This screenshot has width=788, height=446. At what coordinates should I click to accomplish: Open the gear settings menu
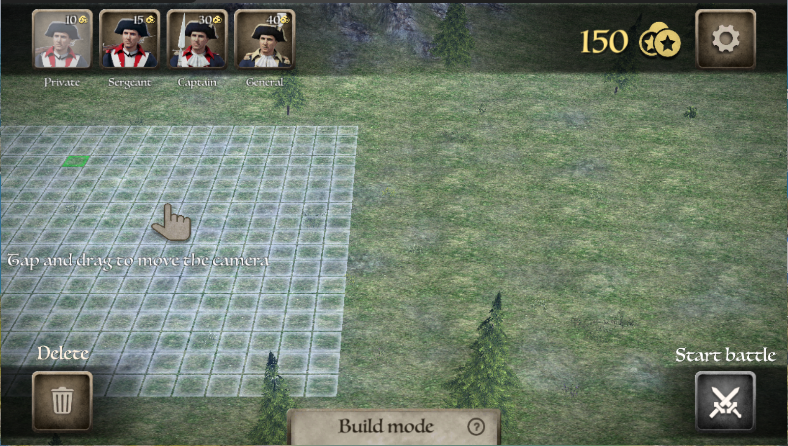(725, 39)
